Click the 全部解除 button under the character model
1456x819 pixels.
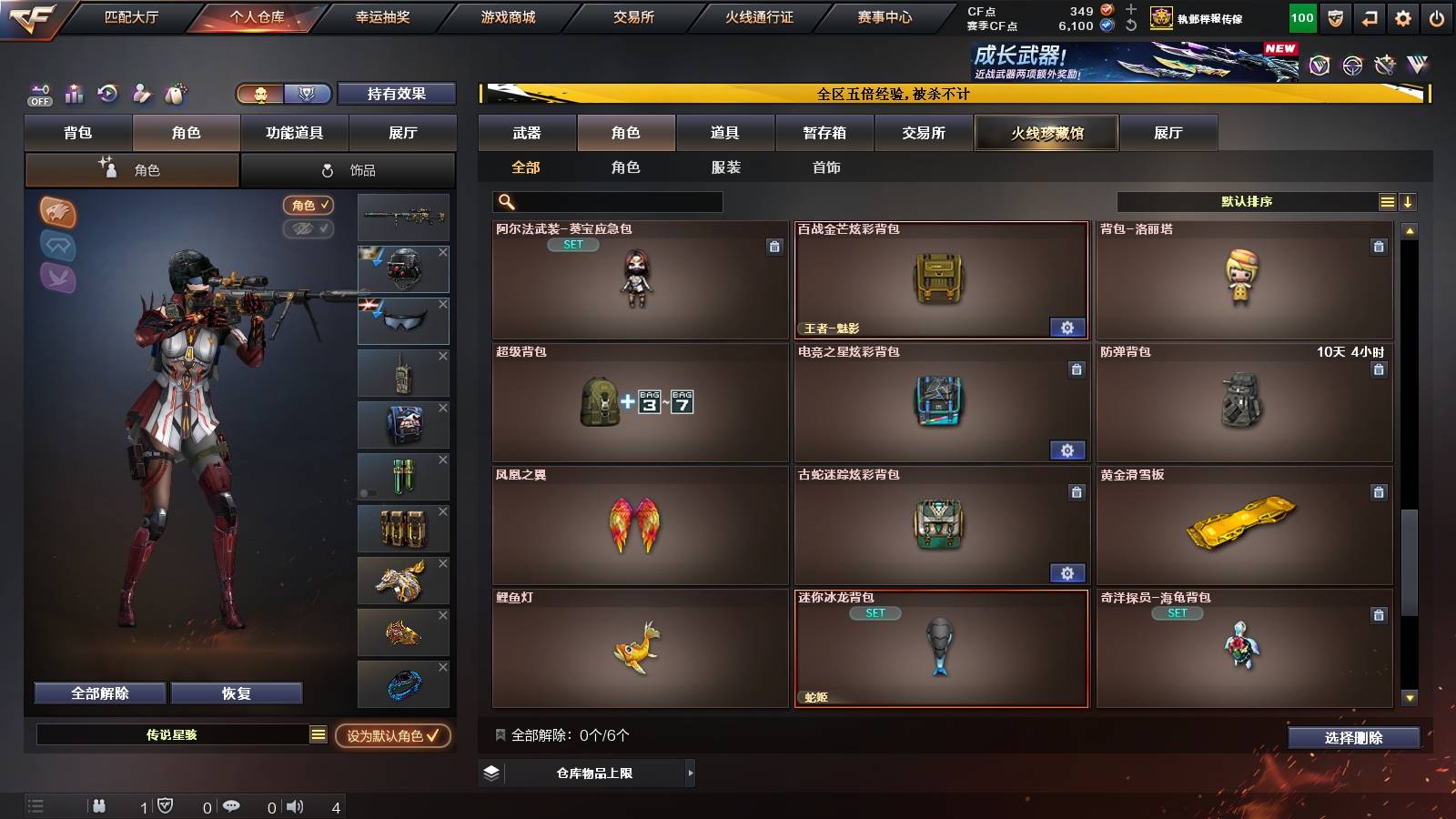click(x=98, y=693)
